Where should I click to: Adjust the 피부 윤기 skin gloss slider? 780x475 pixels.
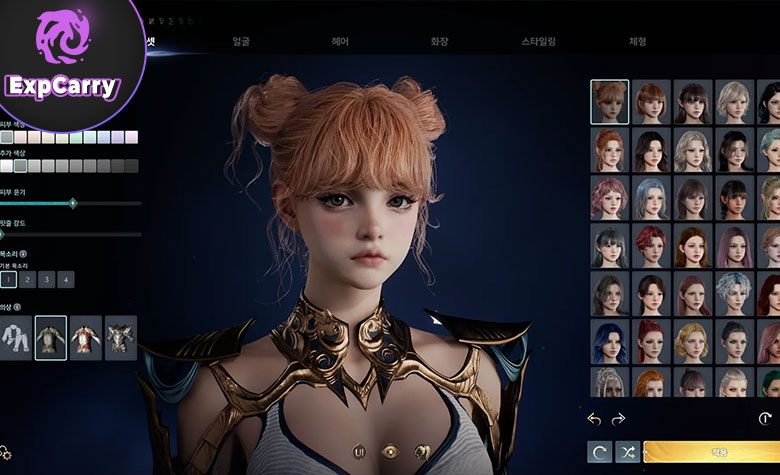click(x=72, y=204)
